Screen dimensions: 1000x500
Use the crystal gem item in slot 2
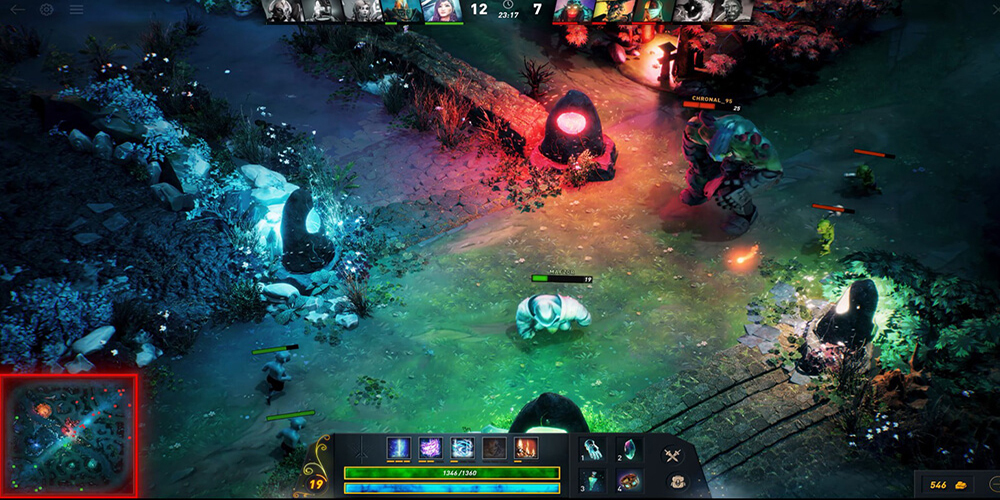(629, 450)
